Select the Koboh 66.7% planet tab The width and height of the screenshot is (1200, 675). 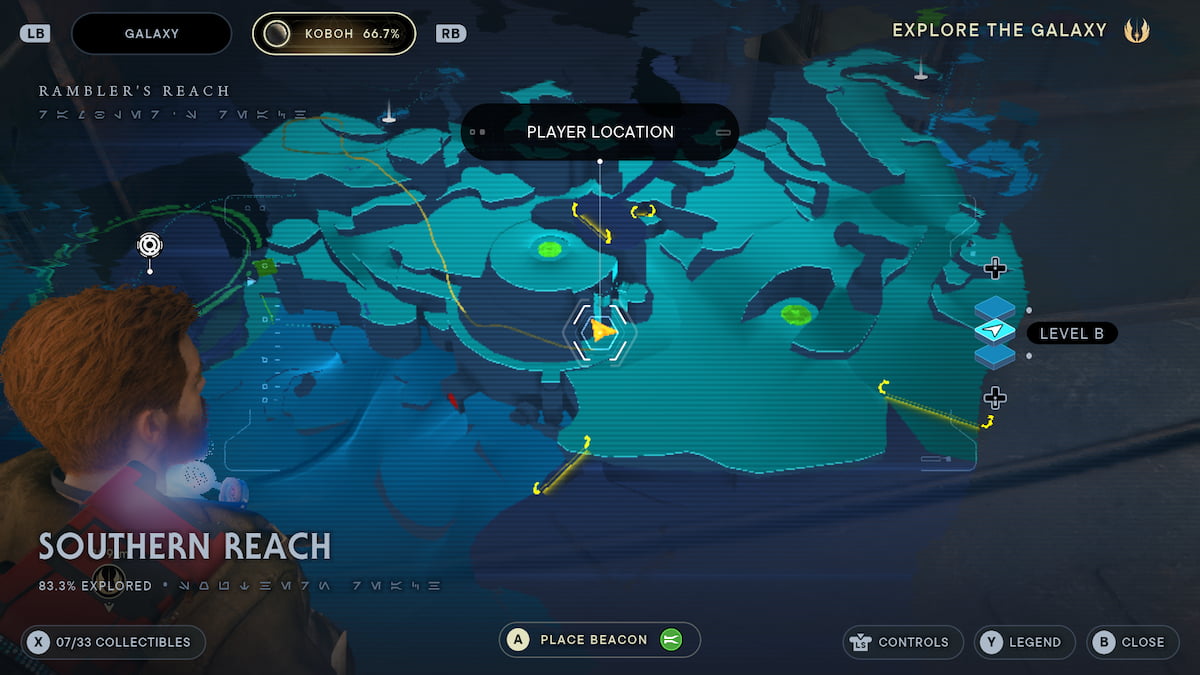tap(335, 33)
